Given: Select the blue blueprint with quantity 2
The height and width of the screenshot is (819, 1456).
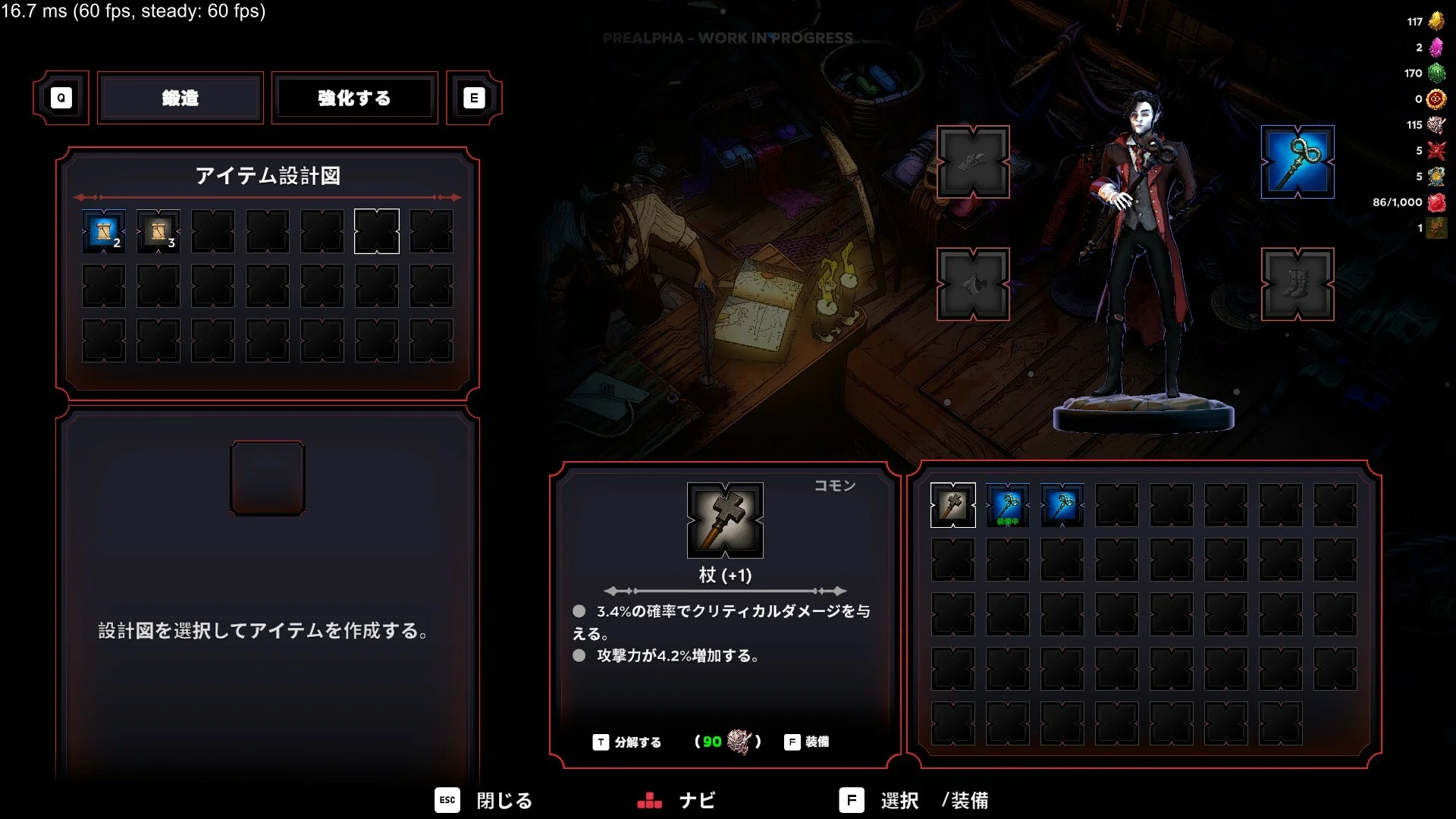Looking at the screenshot, I should (x=104, y=231).
